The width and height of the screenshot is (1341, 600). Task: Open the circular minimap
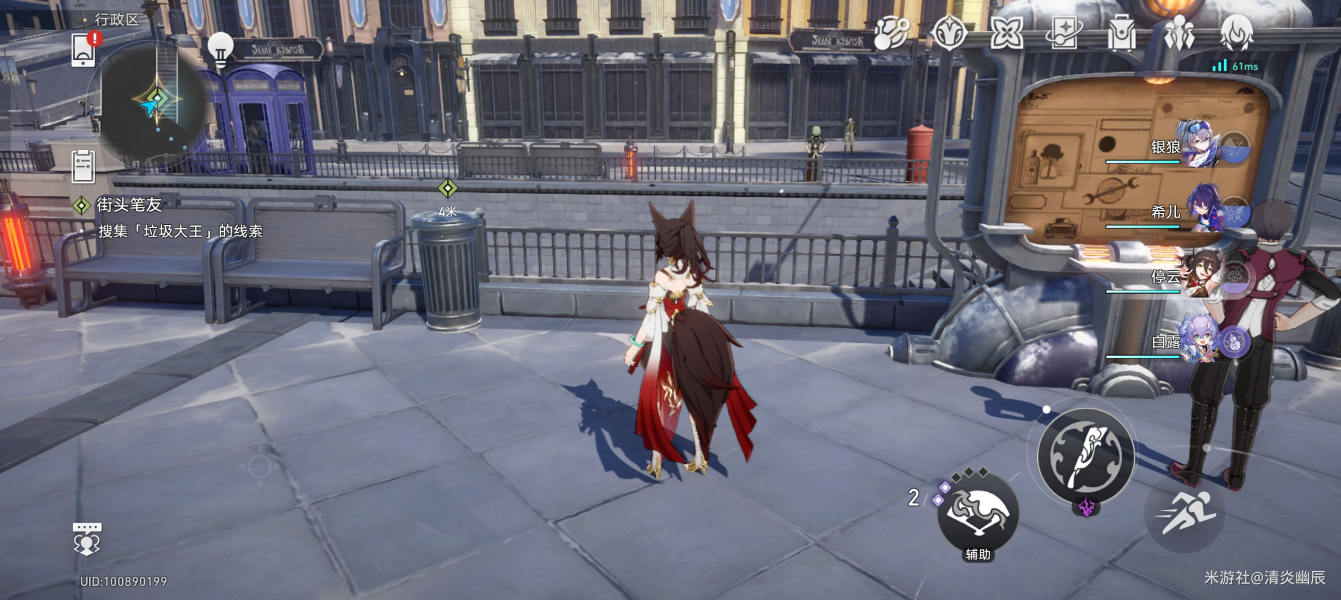click(x=153, y=103)
